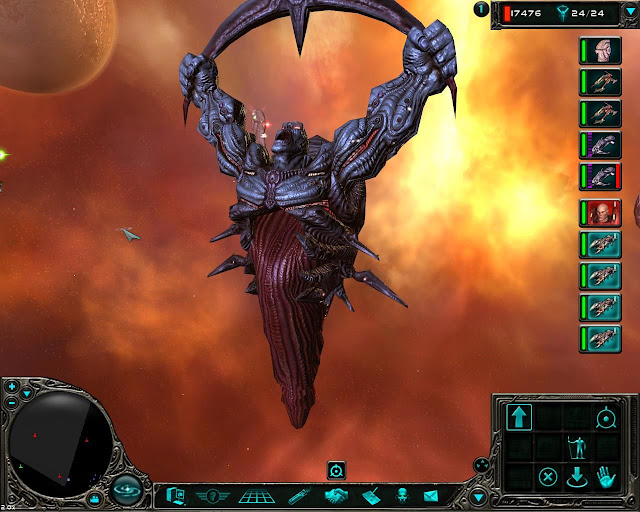Open the galaxy view swirl button
640x512 pixels.
point(126,491)
